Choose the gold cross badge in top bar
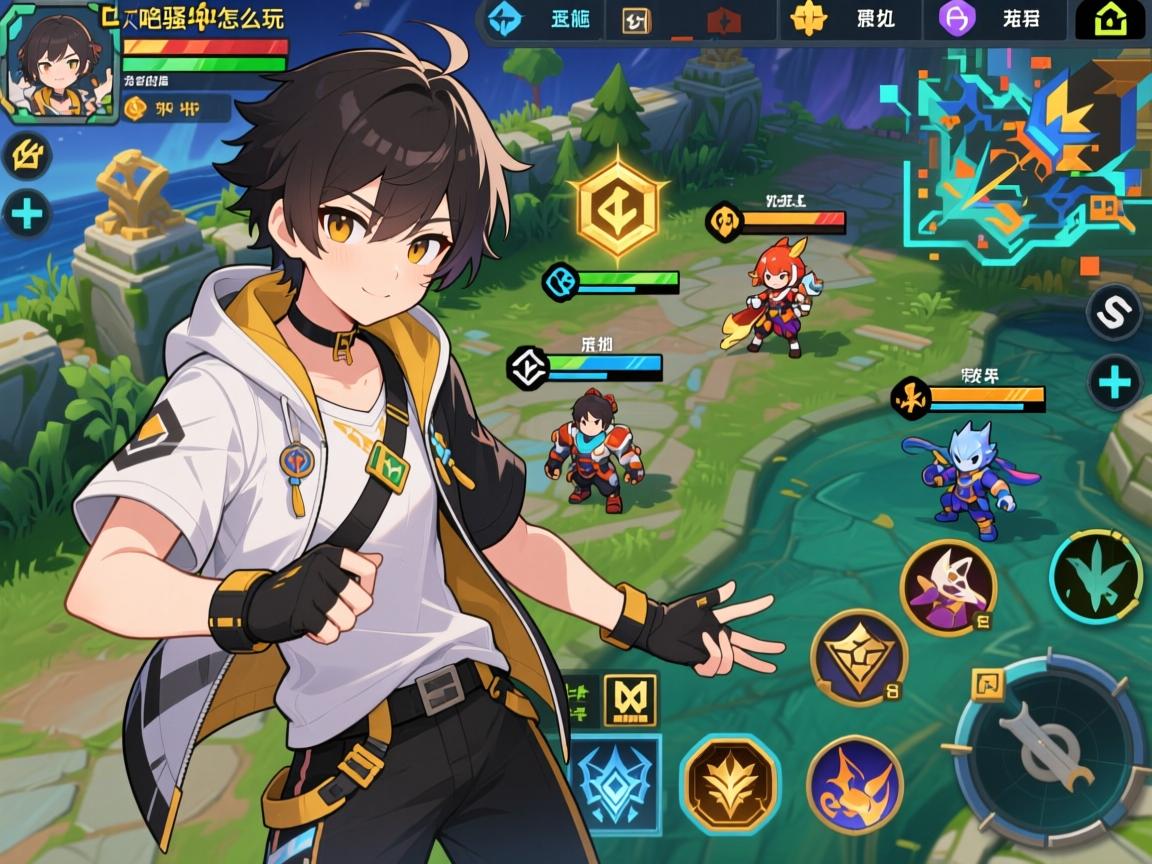Viewport: 1152px width, 864px height. point(808,19)
